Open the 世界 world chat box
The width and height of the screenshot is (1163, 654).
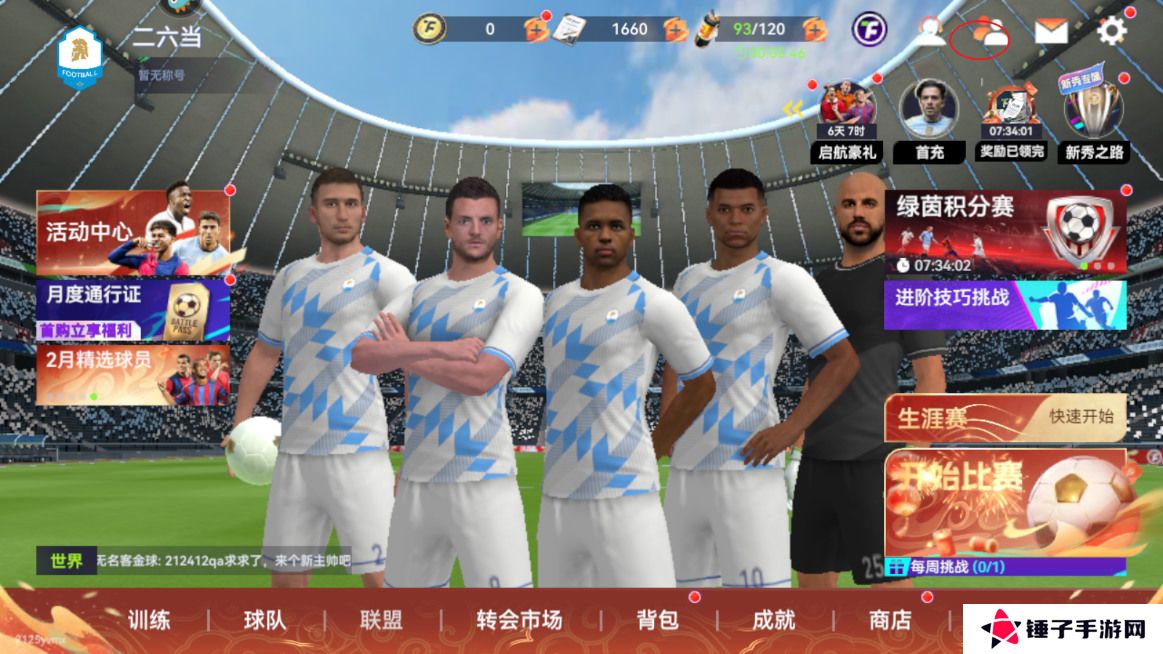[x=195, y=561]
